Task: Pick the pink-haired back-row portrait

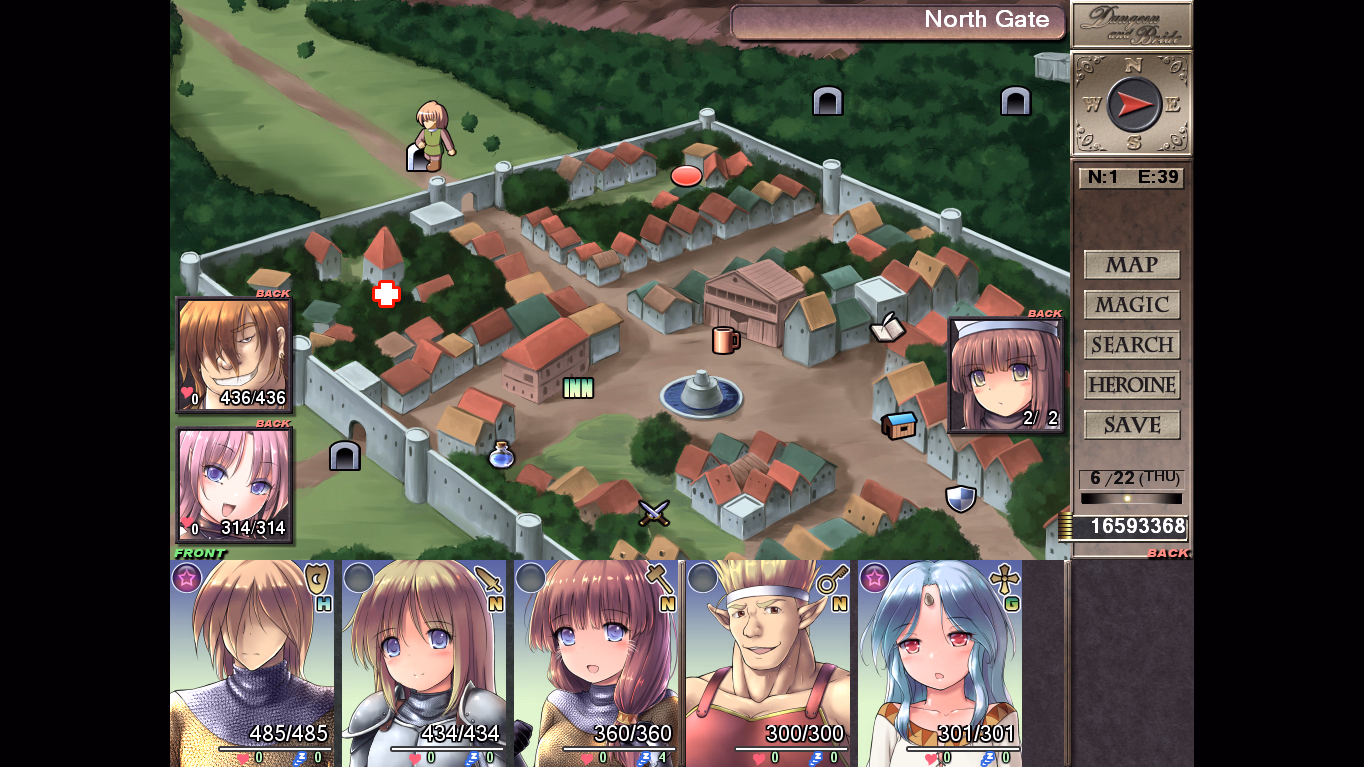Action: click(x=235, y=486)
